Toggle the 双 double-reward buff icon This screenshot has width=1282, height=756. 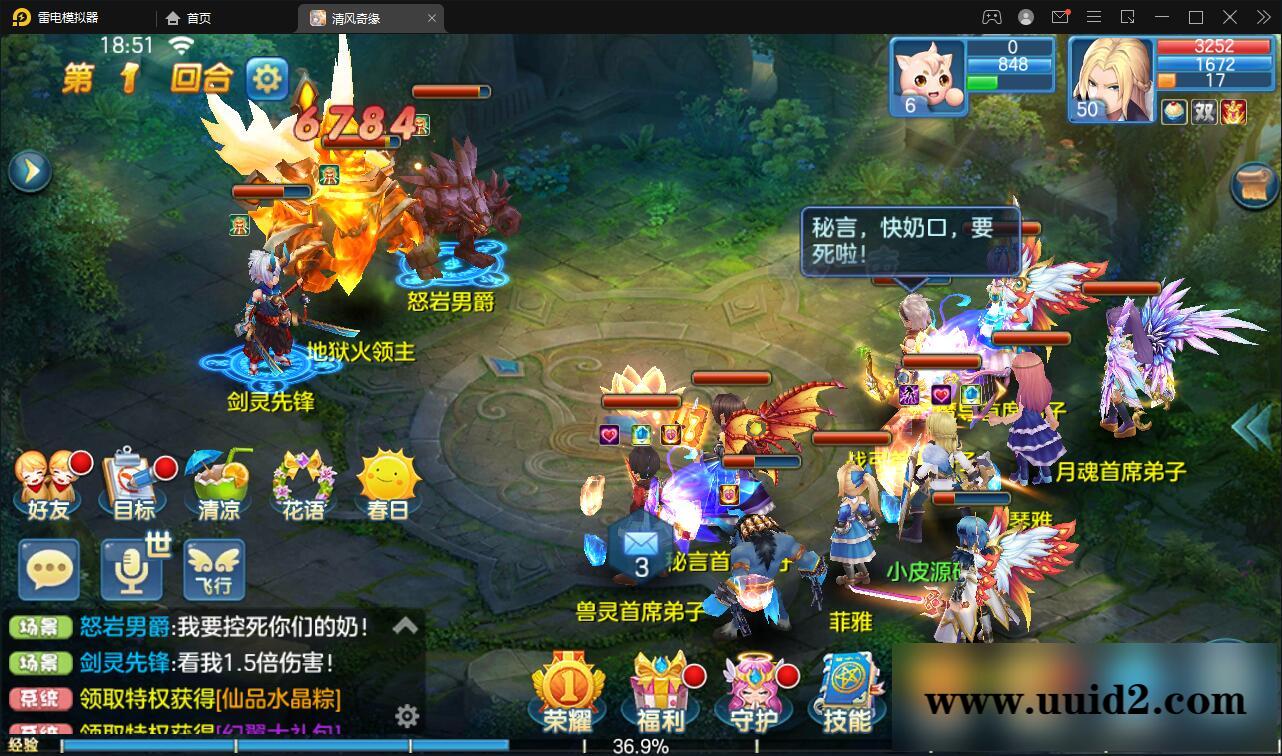1203,112
